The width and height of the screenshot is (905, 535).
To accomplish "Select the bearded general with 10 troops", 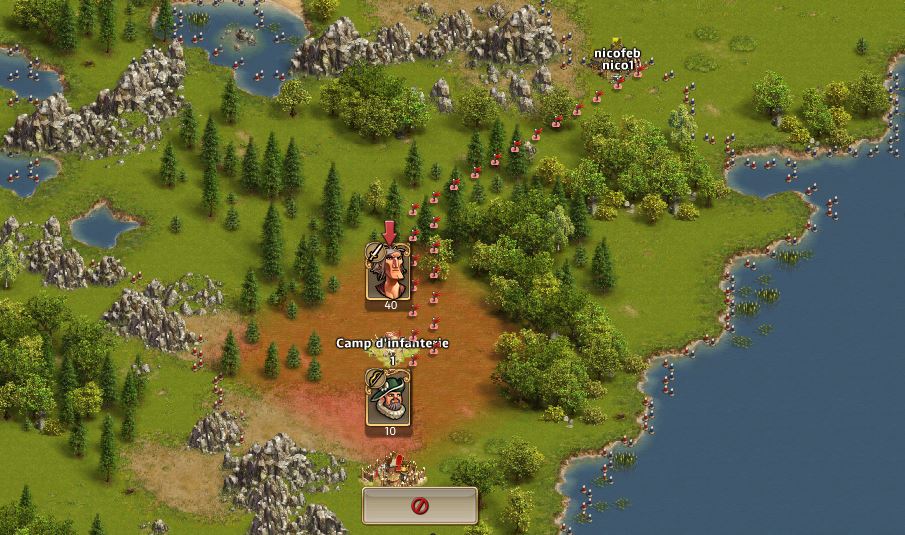I will [x=388, y=399].
